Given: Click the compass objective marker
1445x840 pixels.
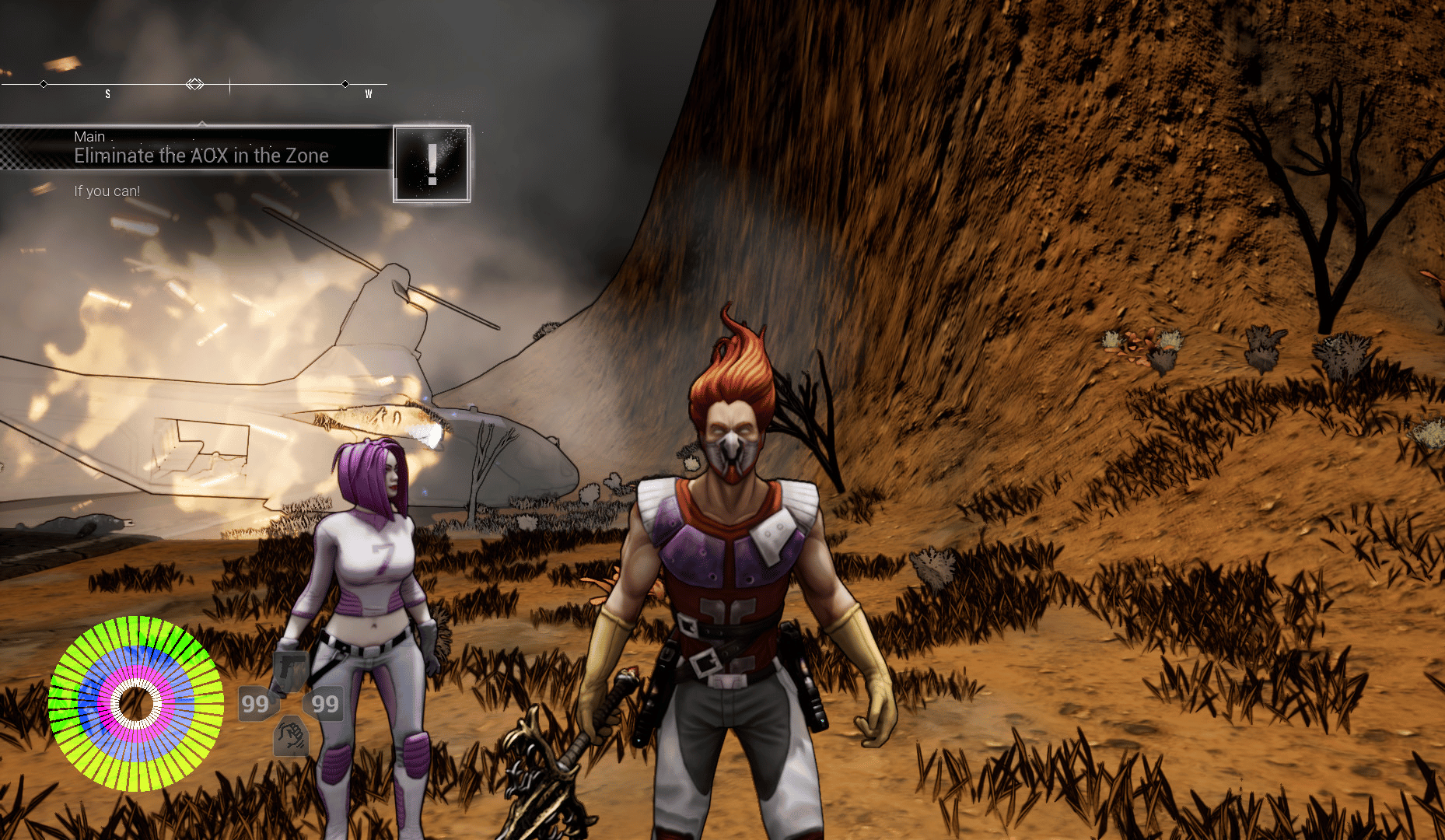Looking at the screenshot, I should pyautogui.click(x=194, y=84).
